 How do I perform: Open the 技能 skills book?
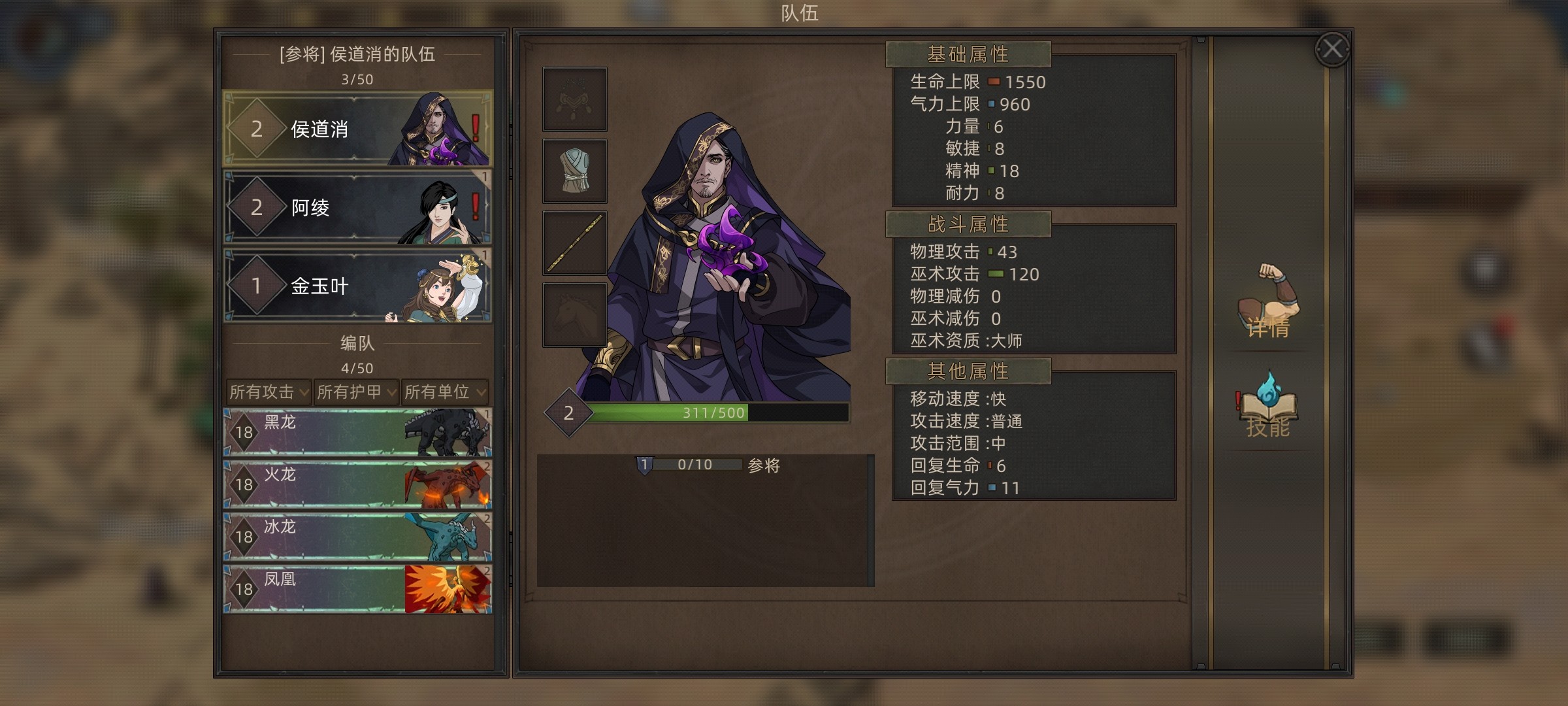tap(1268, 407)
